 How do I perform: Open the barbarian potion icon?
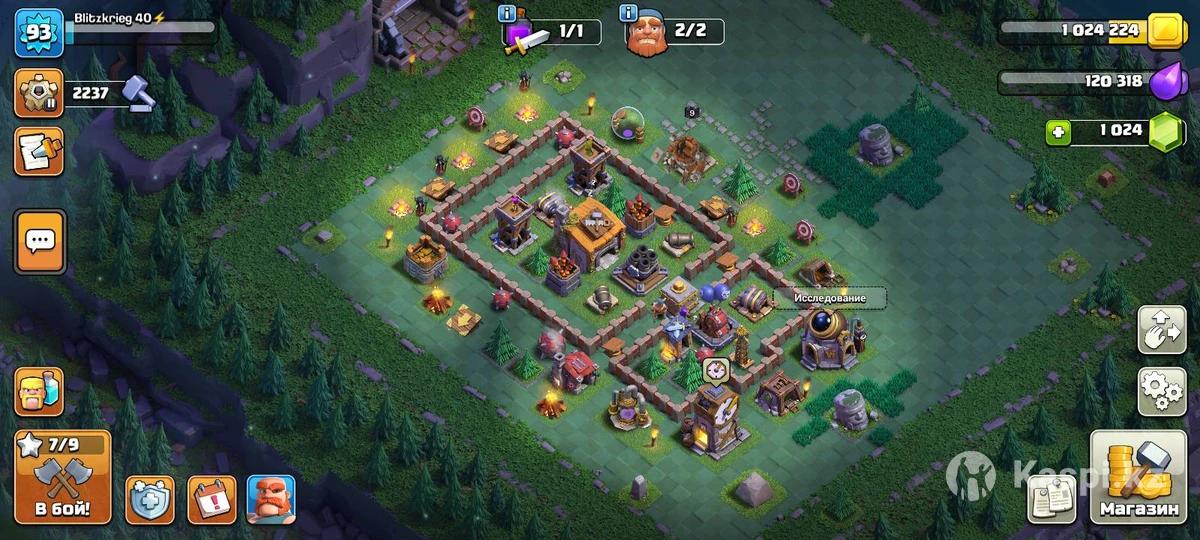(x=38, y=391)
